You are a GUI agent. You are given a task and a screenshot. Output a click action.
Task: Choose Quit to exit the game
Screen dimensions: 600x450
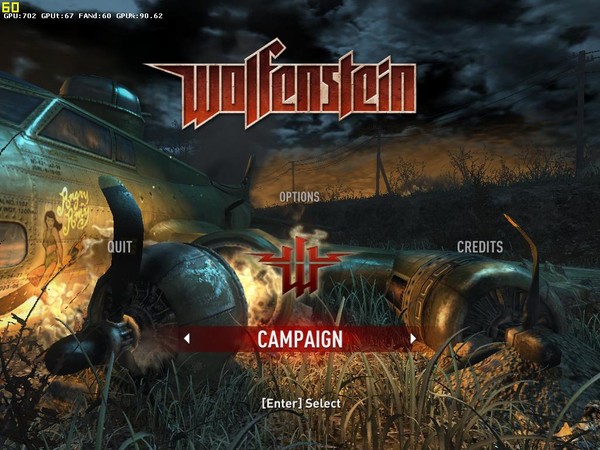[120, 246]
